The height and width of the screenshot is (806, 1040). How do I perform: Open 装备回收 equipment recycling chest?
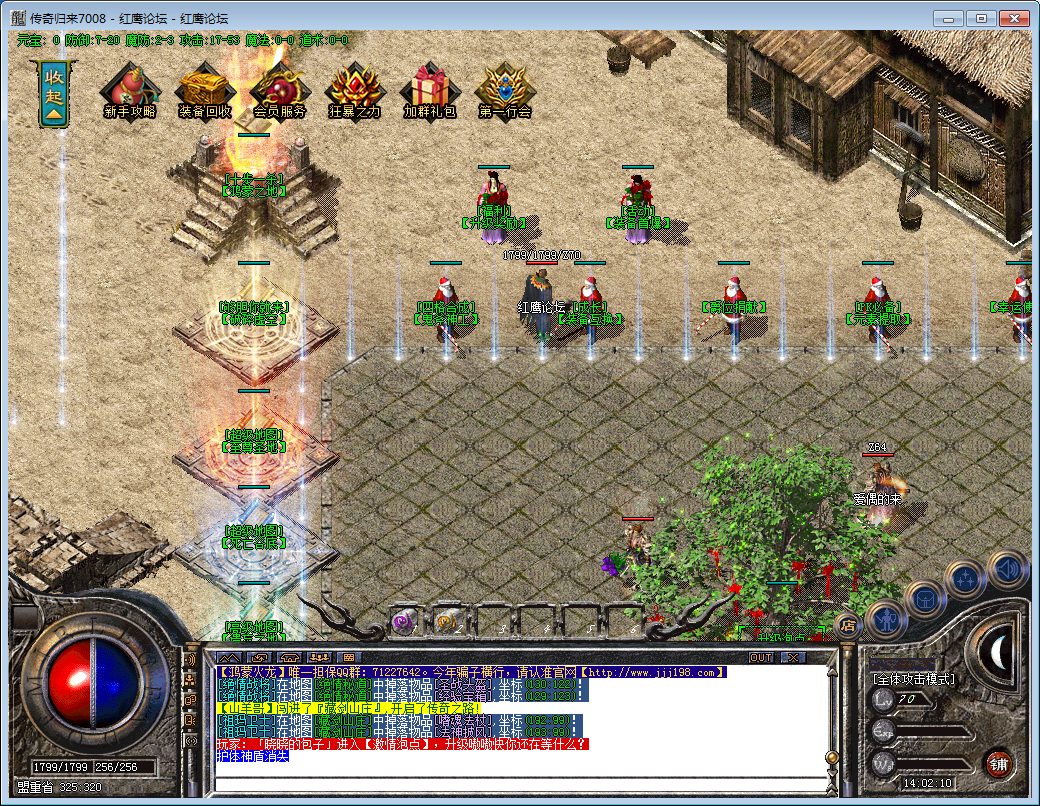(x=205, y=91)
